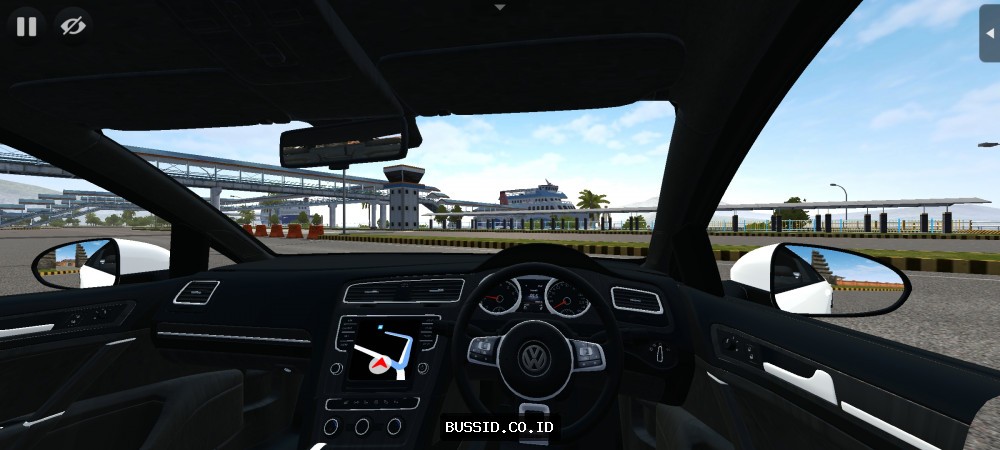The width and height of the screenshot is (1000, 450).
Task: Pause the game with the pause button
Action: (x=27, y=27)
